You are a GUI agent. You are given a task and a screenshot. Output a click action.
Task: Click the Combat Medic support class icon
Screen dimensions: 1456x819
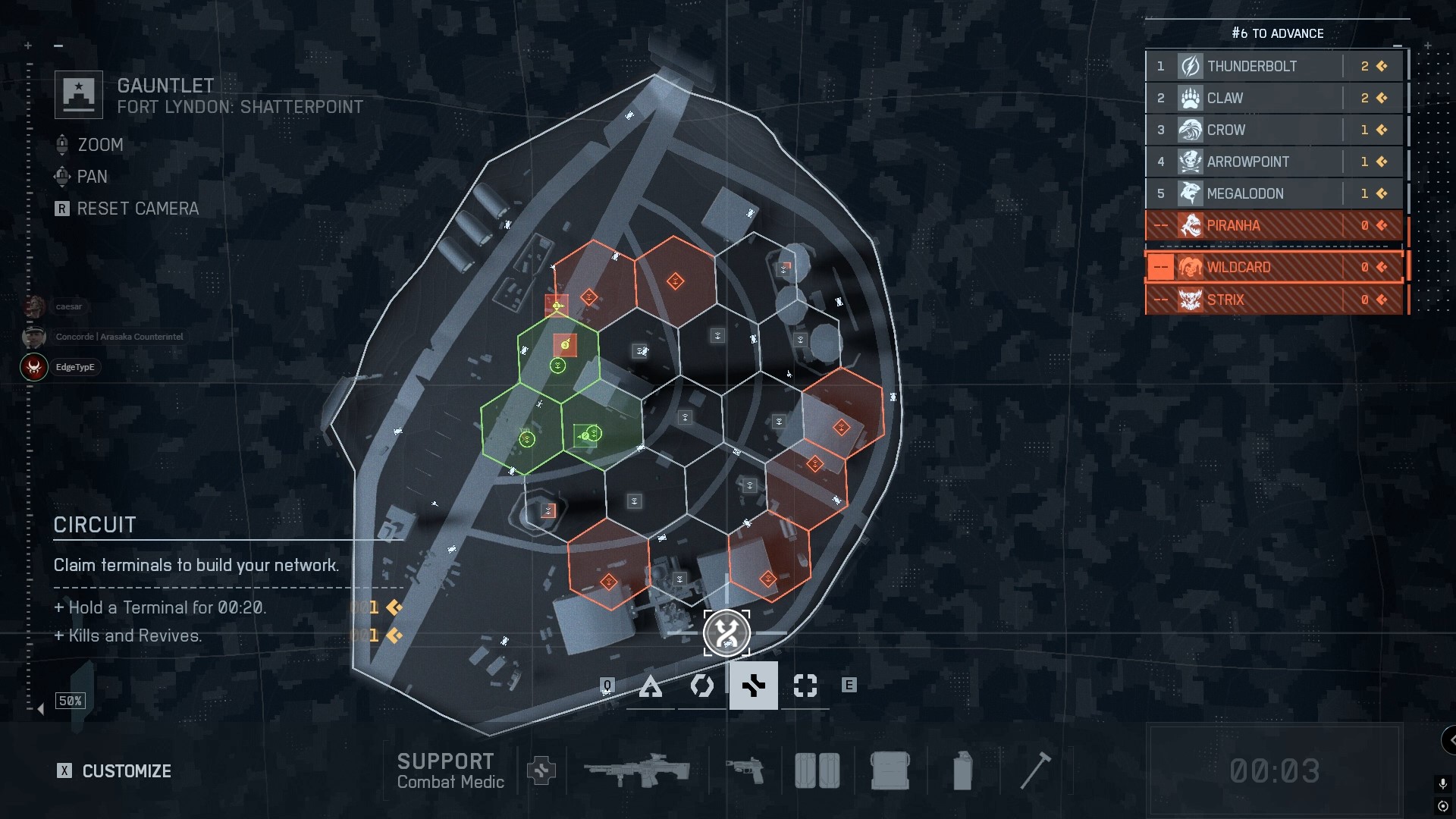(x=542, y=770)
